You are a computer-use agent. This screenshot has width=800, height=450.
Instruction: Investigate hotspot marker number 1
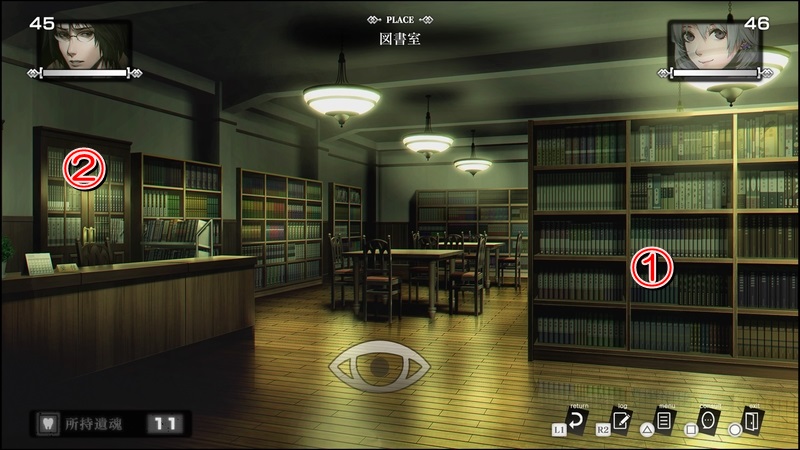[x=649, y=268]
